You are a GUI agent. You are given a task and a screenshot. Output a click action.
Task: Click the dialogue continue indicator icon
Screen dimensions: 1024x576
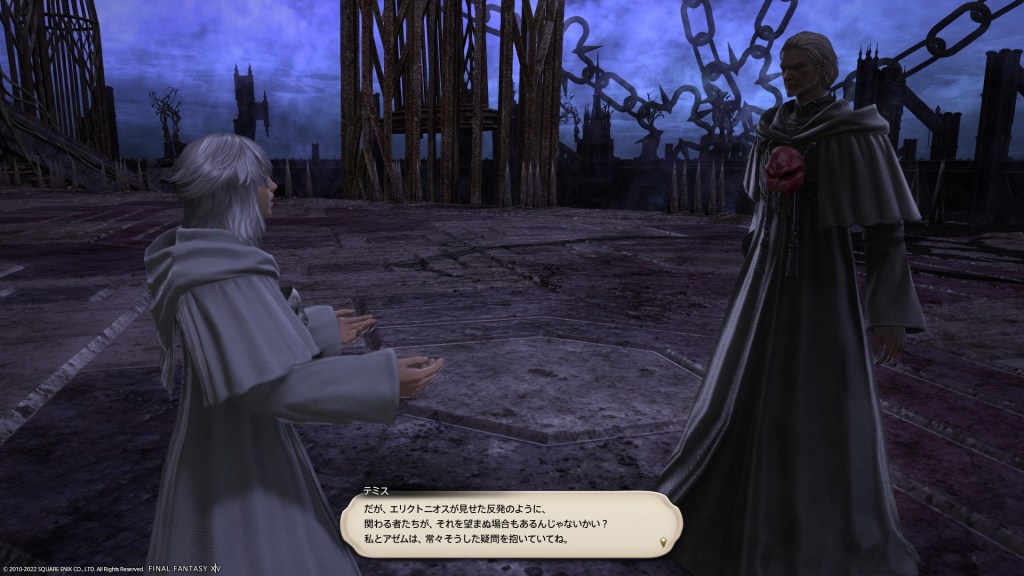coord(662,543)
